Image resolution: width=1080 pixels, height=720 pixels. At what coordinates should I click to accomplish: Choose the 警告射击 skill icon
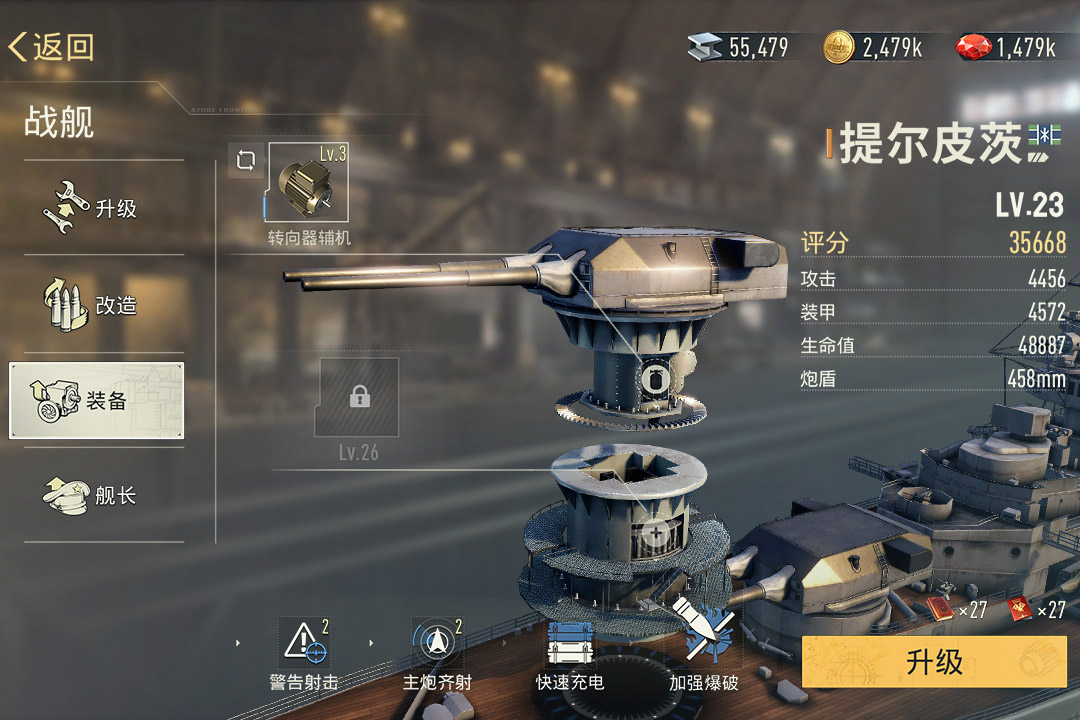[x=304, y=643]
